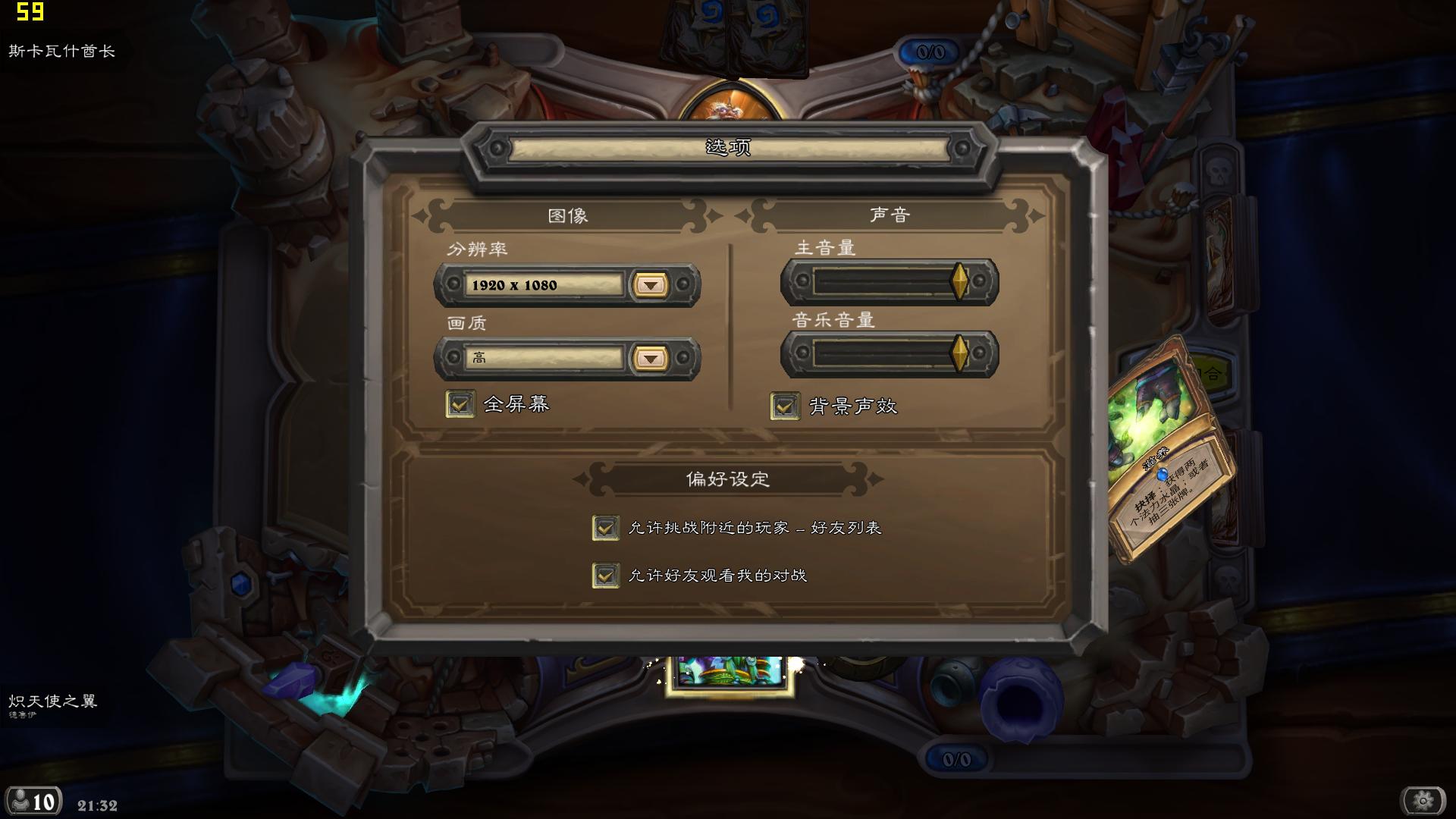1456x819 pixels.
Task: Open the 画质 quality dropdown
Action: [650, 358]
